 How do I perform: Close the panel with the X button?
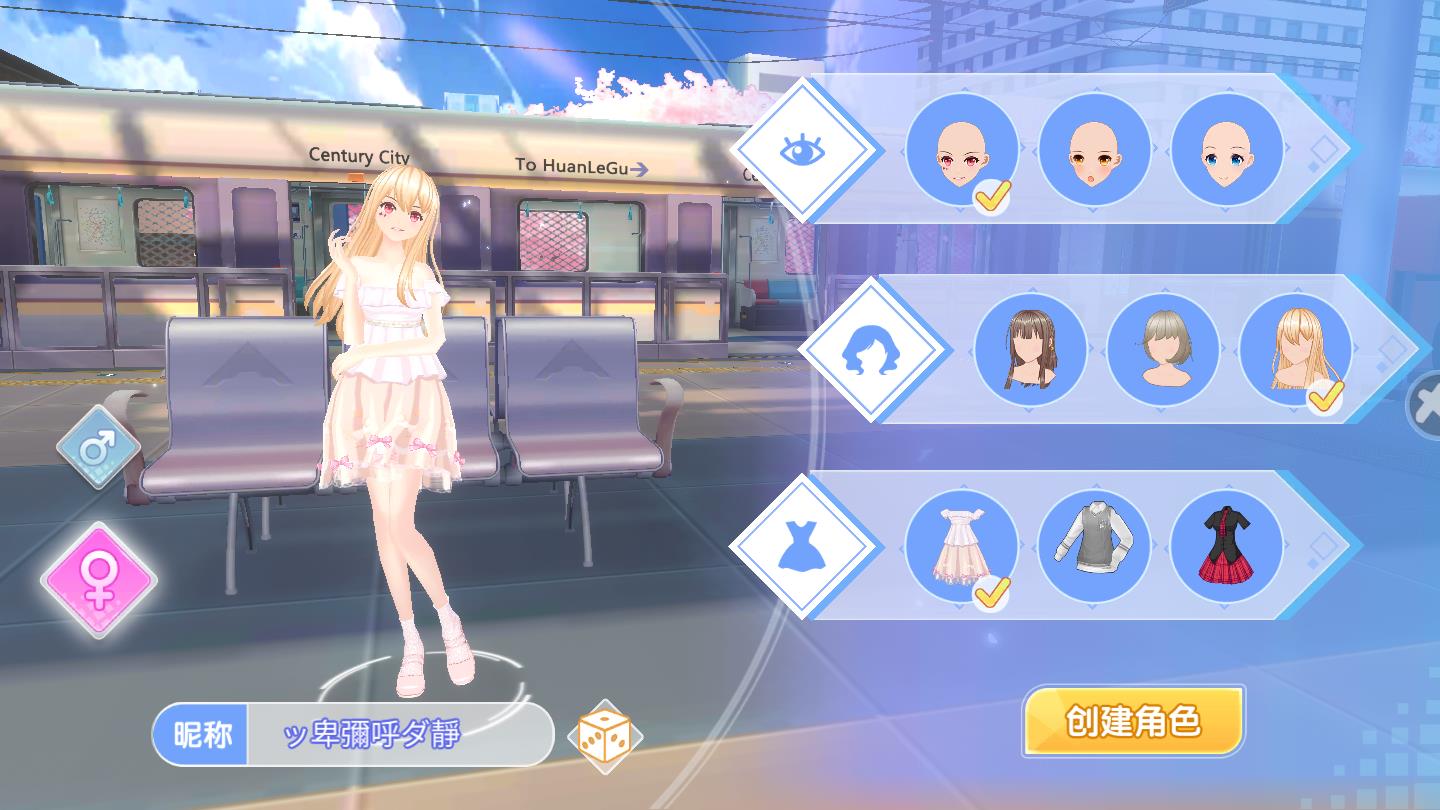coord(1428,405)
